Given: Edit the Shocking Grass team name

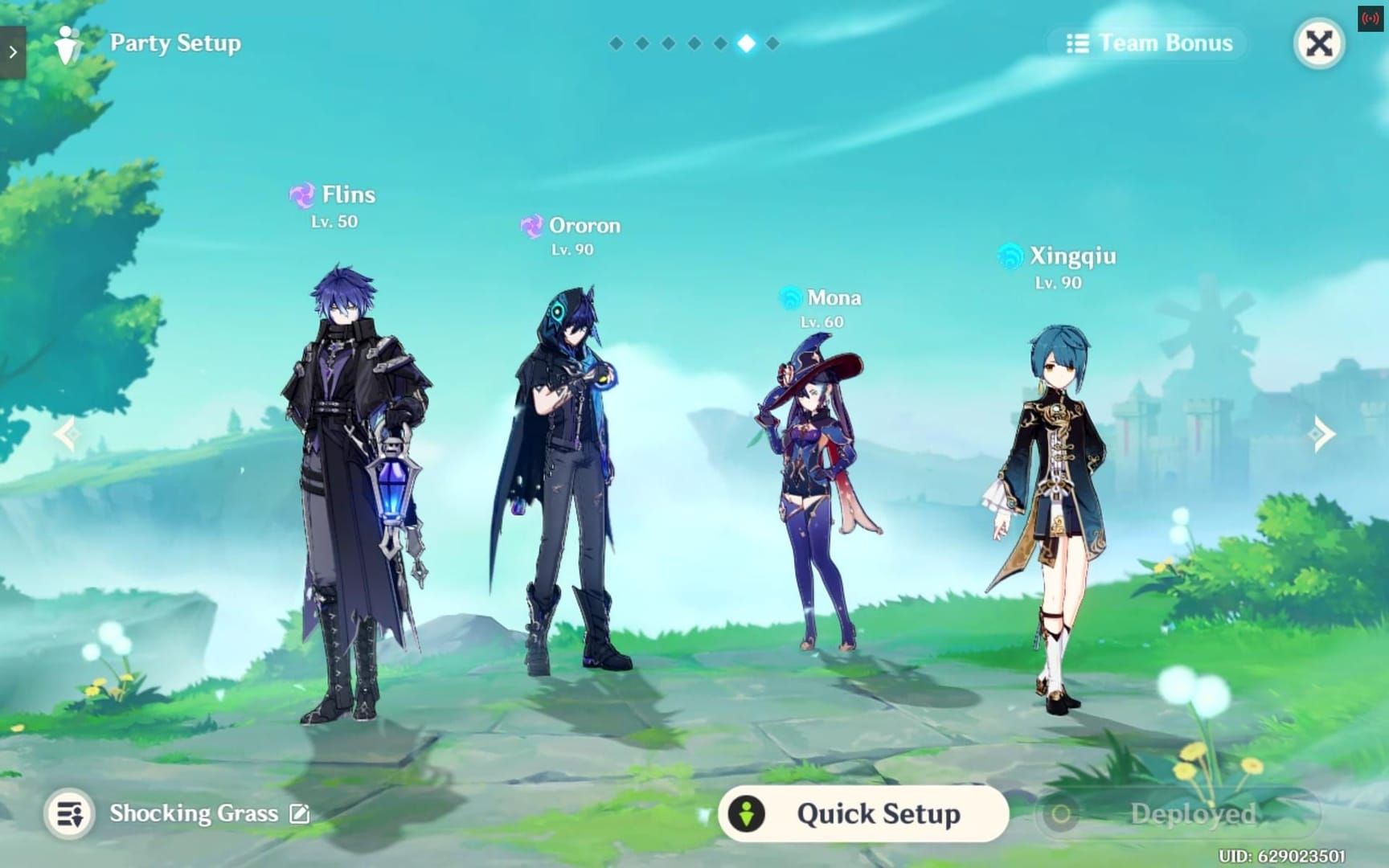Looking at the screenshot, I should pos(300,814).
